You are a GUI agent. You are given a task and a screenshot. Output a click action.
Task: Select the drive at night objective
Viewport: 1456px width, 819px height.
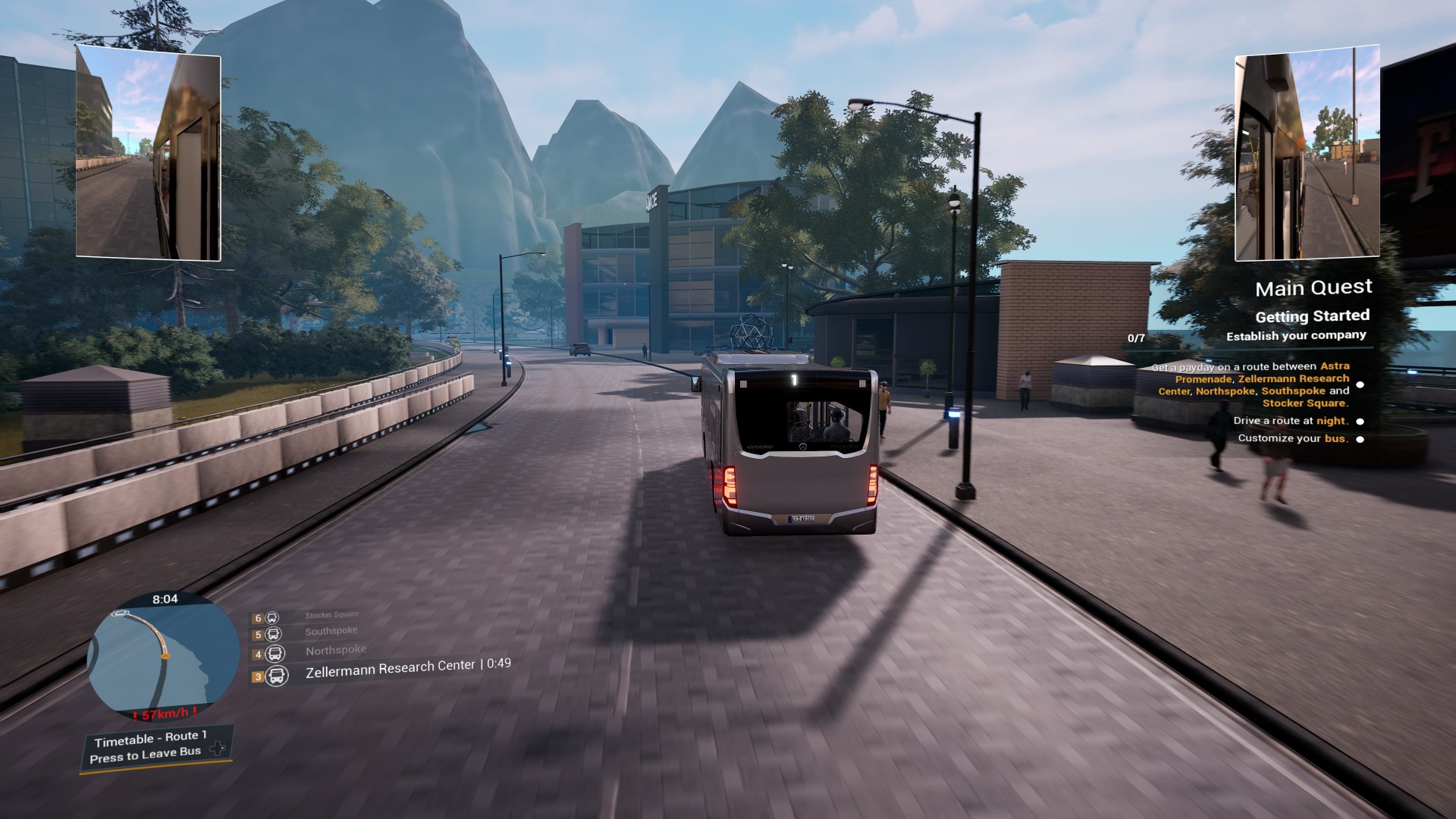coord(1291,421)
